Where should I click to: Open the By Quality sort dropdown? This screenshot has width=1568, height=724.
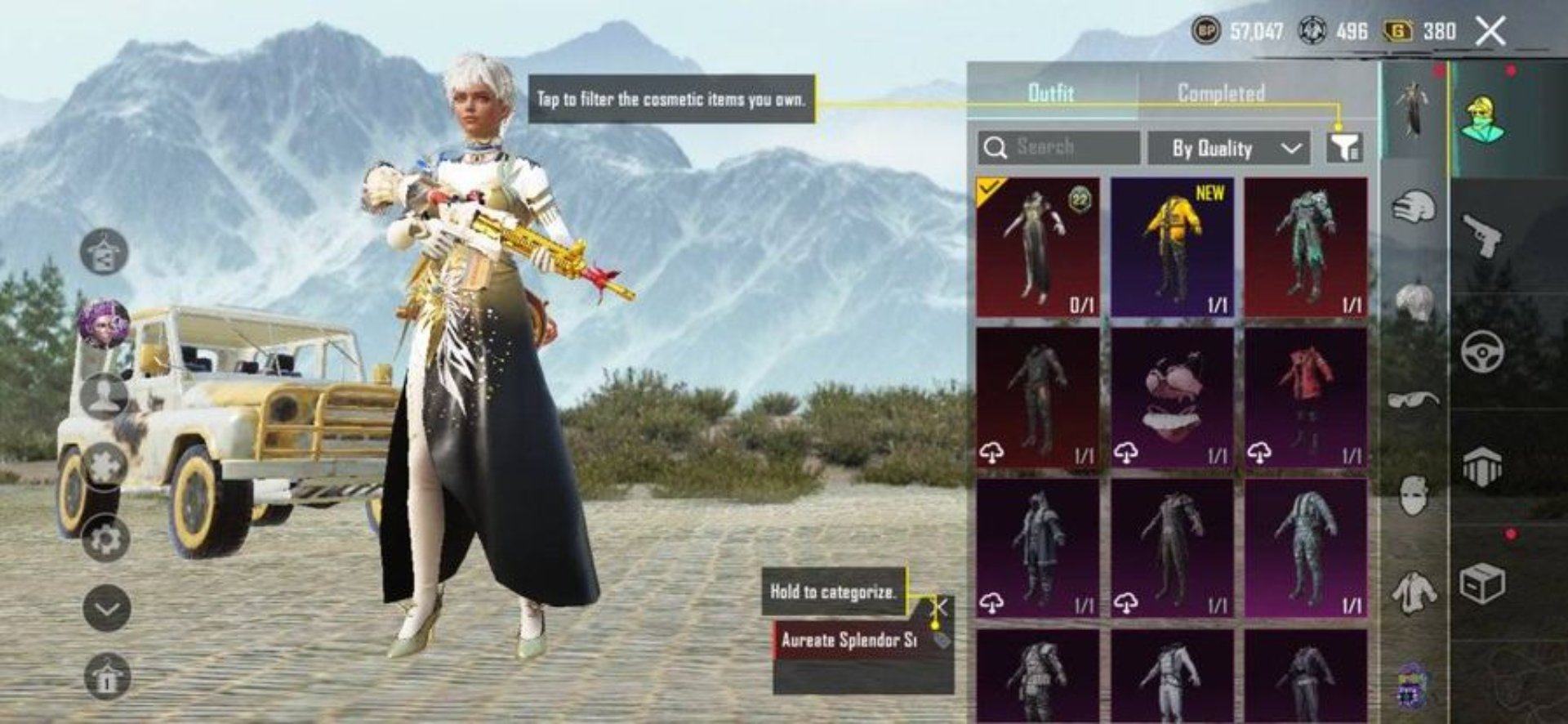1228,148
